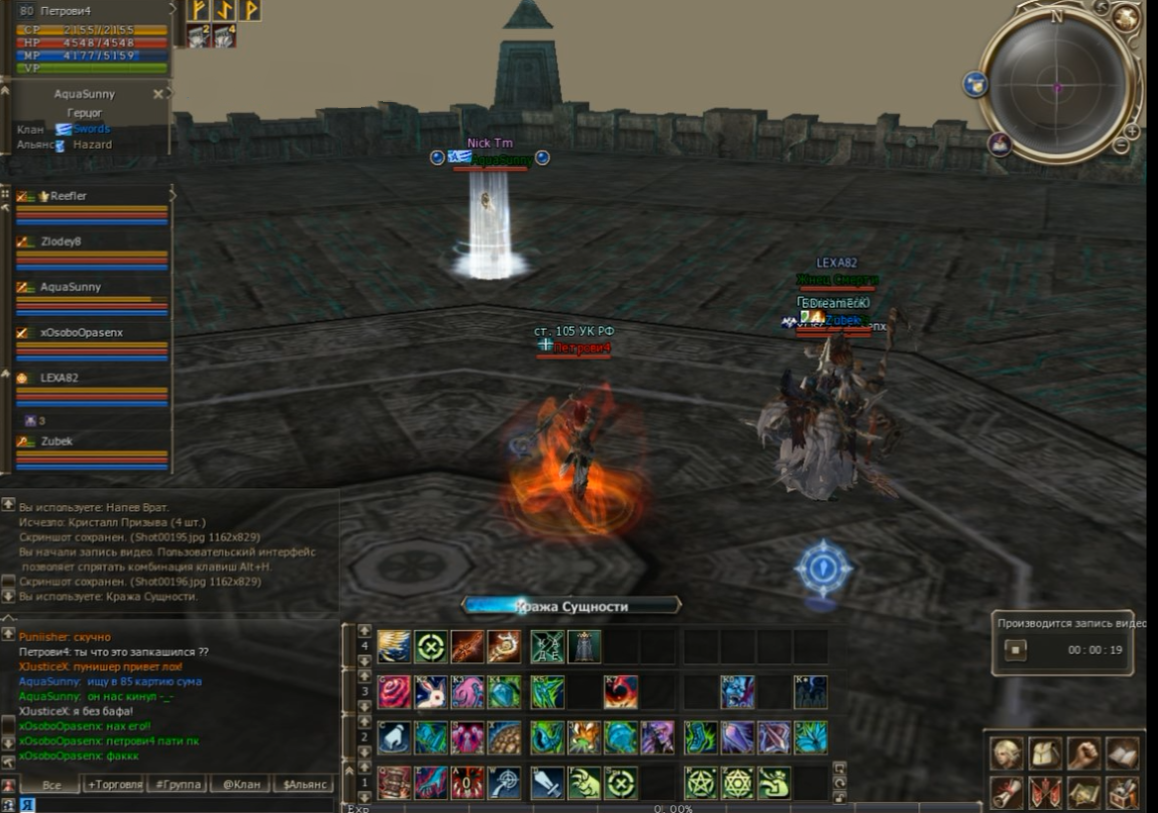Close the AquaSunny target window
Screen dimensions: 1158x813
point(158,94)
